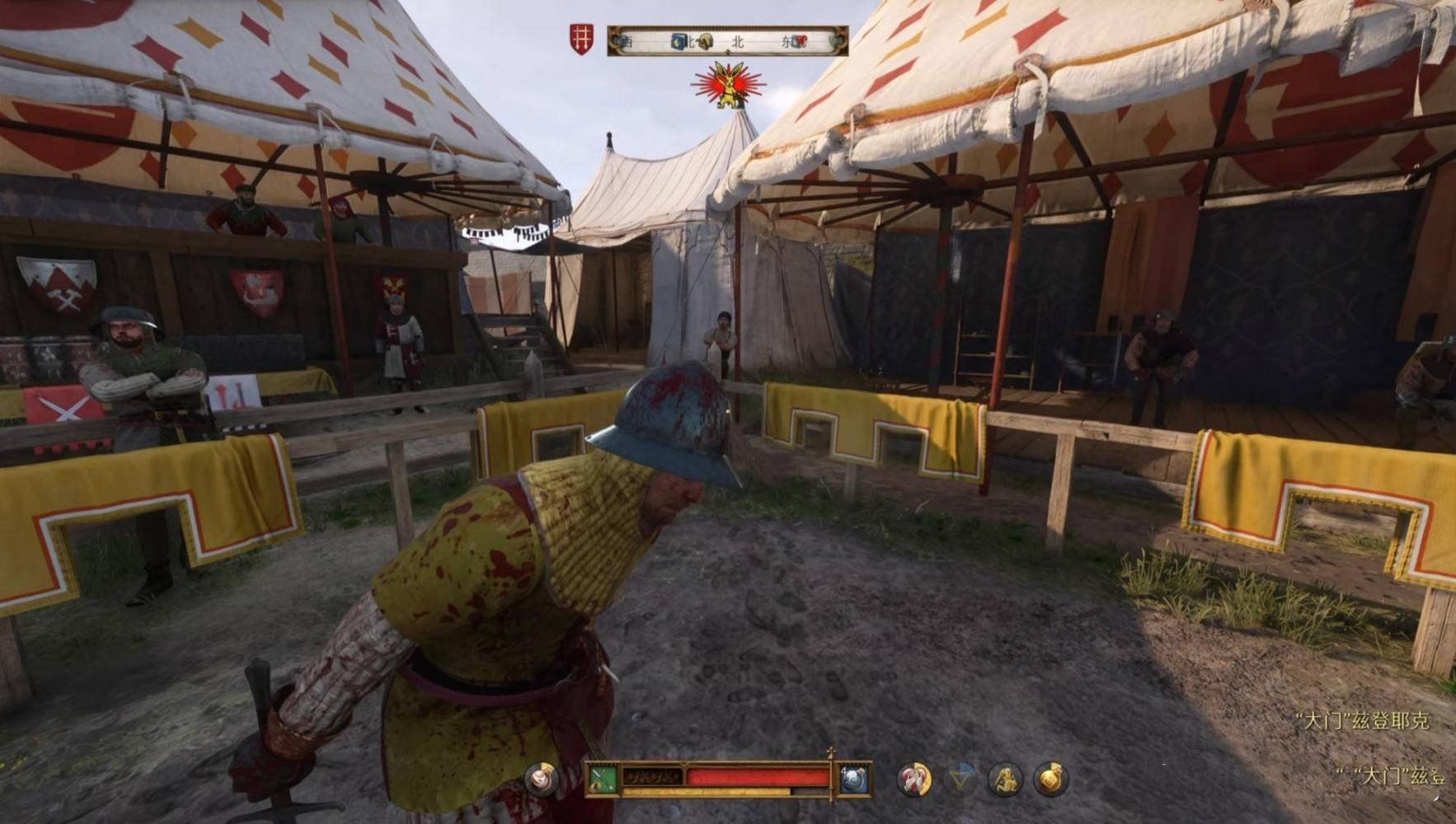This screenshot has height=824, width=1456.
Task: Select the compass bar at the top
Action: 727,40
